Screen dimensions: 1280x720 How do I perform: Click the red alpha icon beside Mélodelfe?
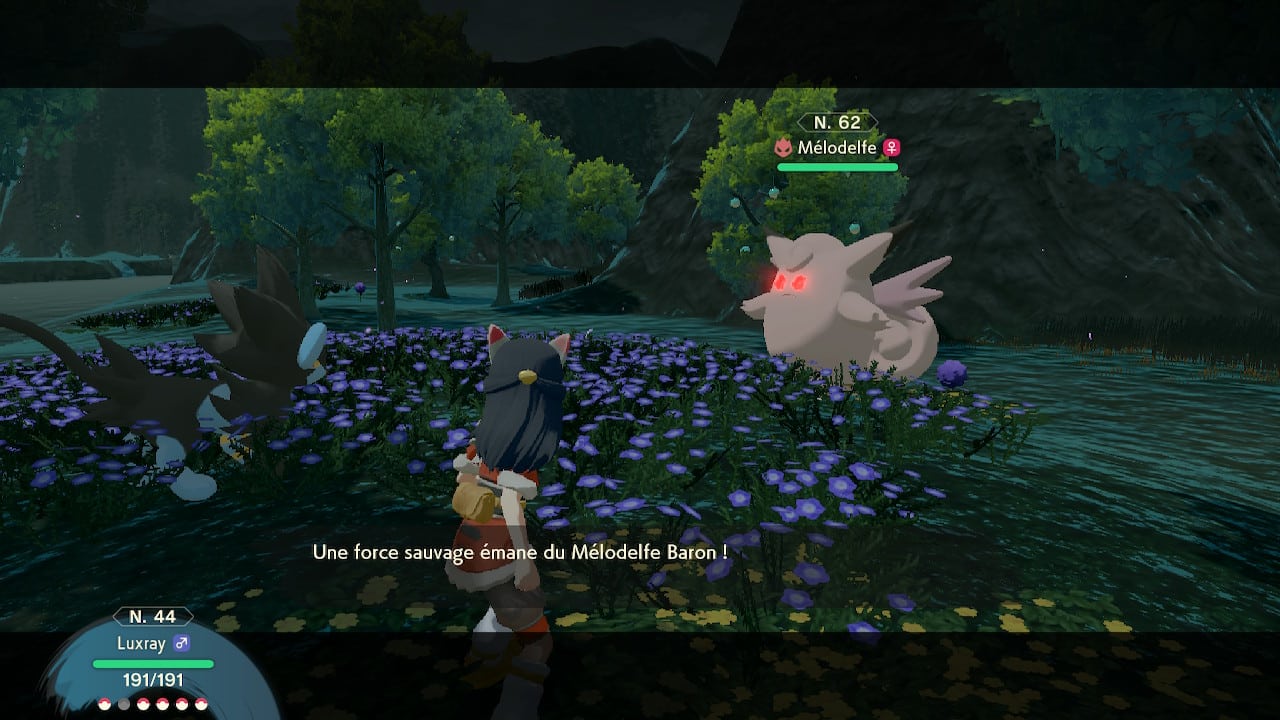pos(785,148)
